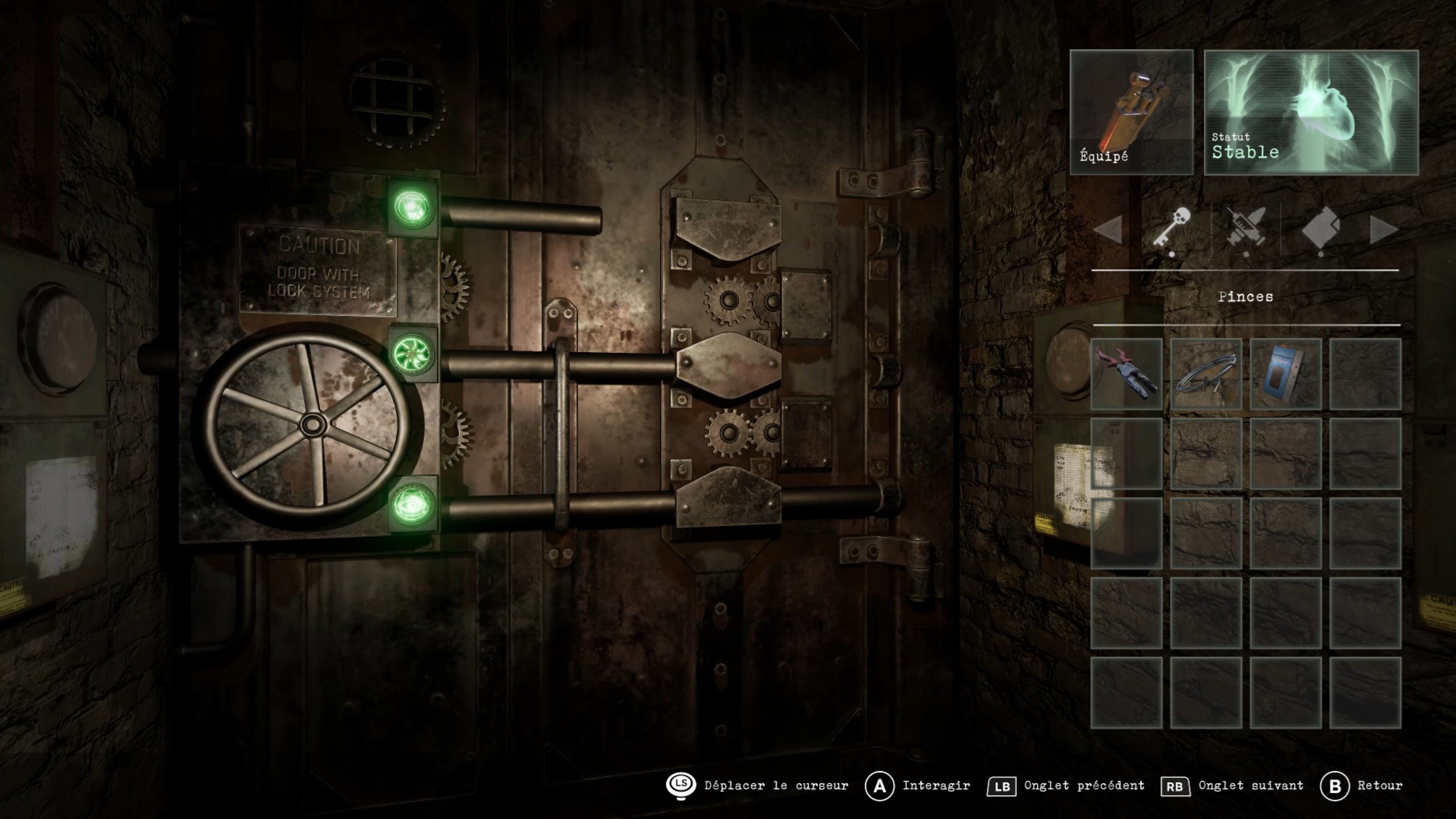Select the pliers (Pinces) inventory slot
The height and width of the screenshot is (819, 1456).
[x=1126, y=374]
